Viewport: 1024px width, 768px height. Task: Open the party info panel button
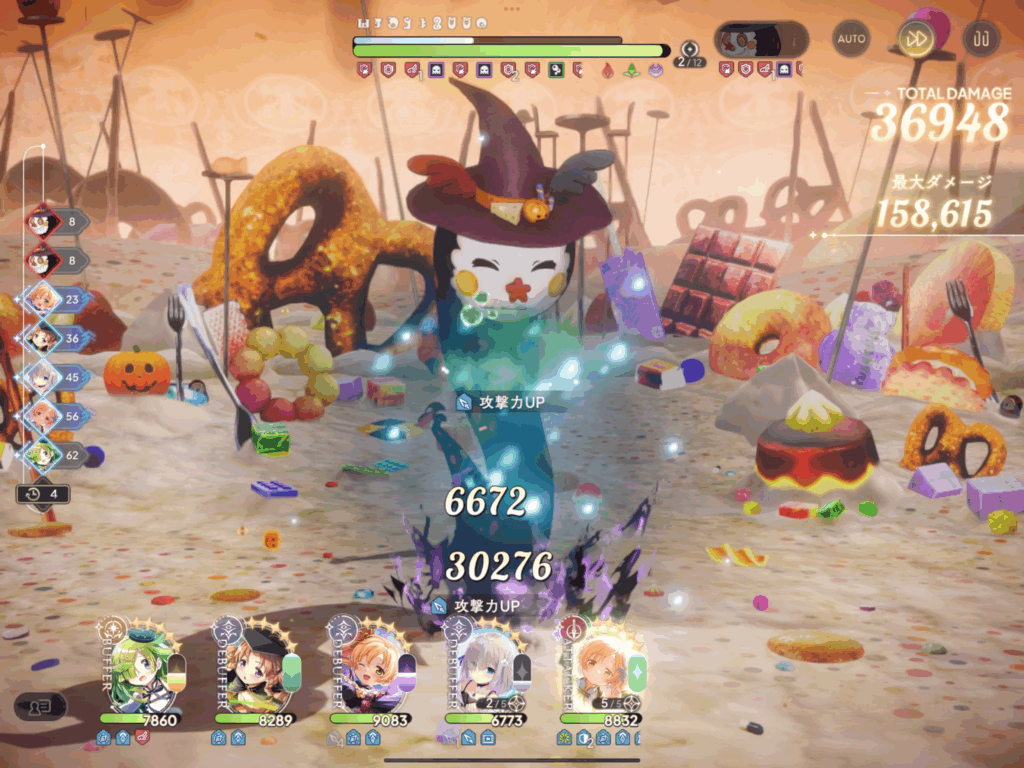pyautogui.click(x=40, y=706)
